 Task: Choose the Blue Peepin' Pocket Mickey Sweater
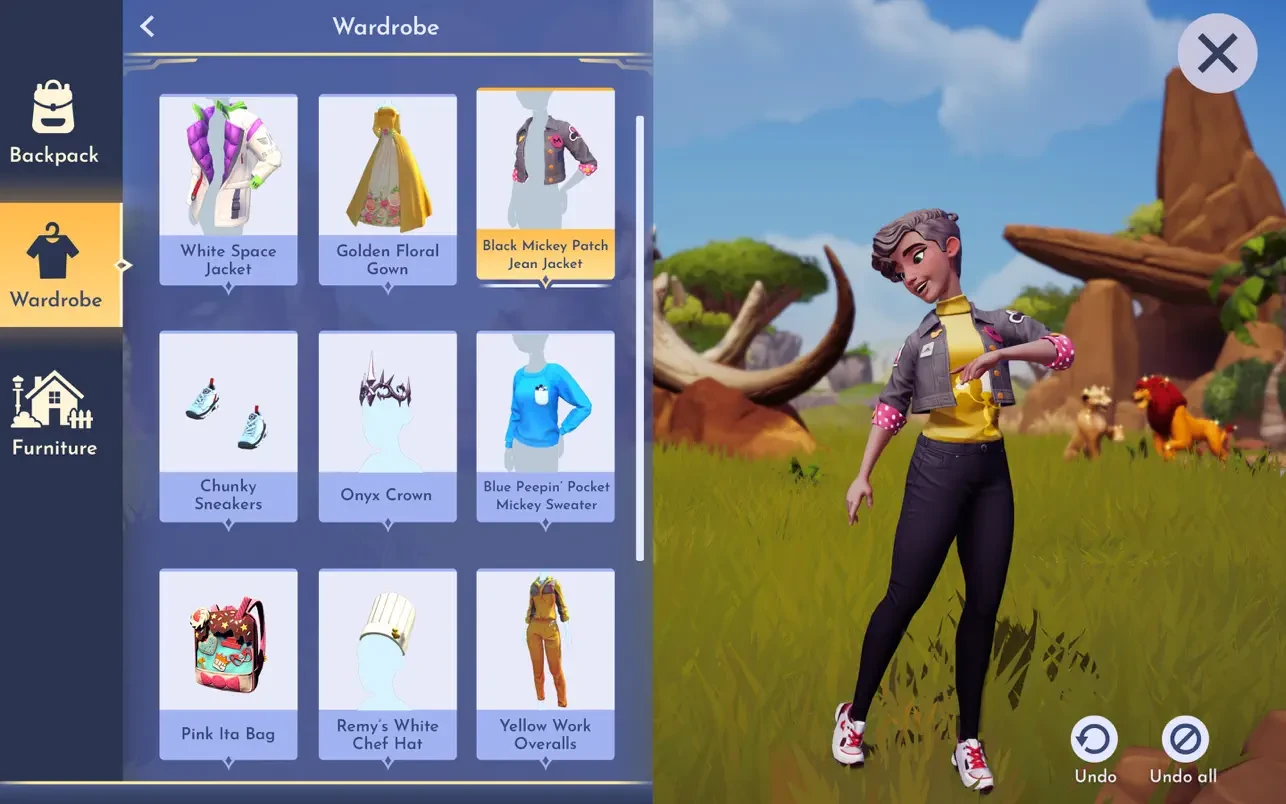point(545,425)
